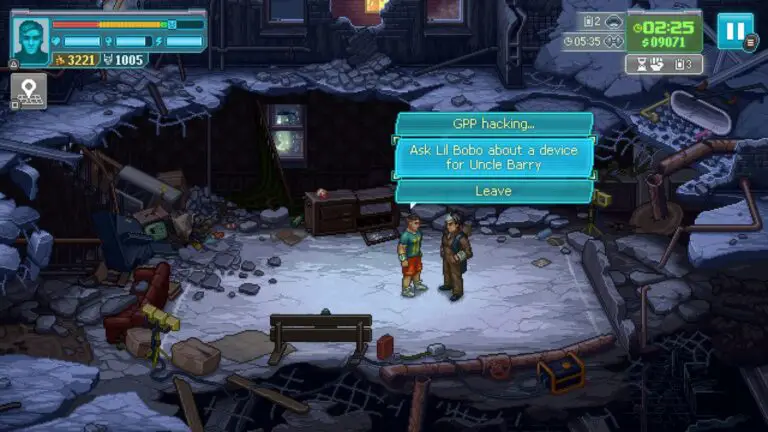768x432 pixels.
Task: Open the map location pin button
Action: 28,91
